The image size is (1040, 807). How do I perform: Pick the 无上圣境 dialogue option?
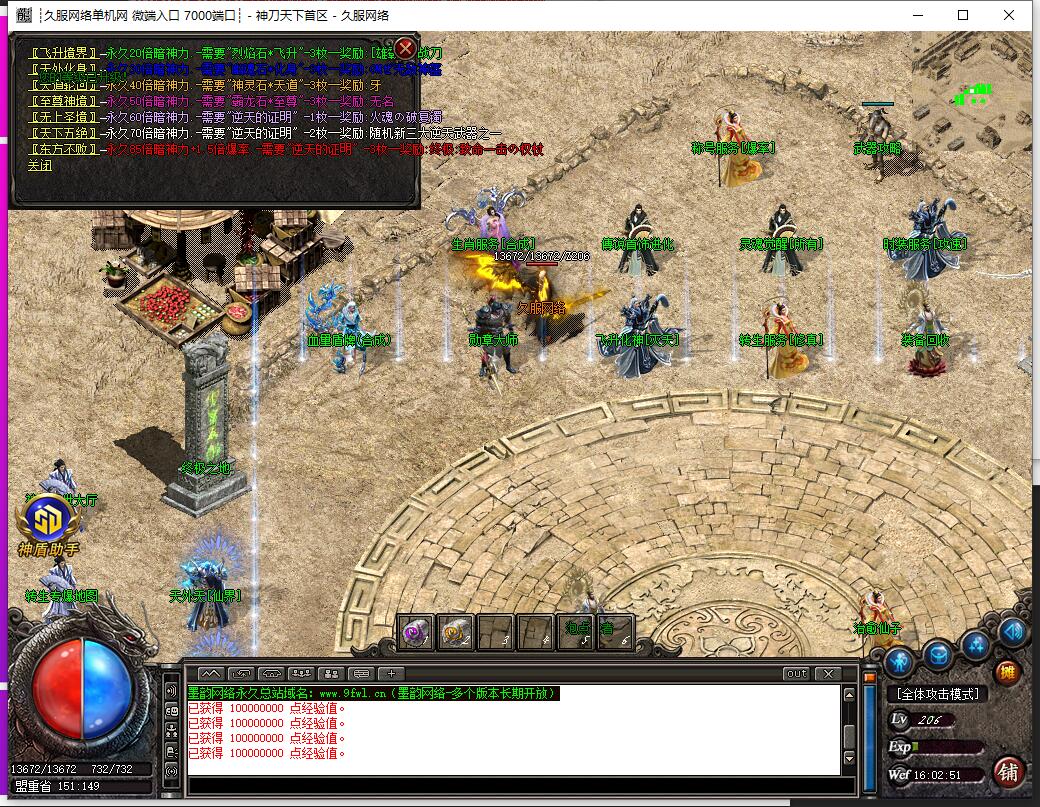[65, 117]
